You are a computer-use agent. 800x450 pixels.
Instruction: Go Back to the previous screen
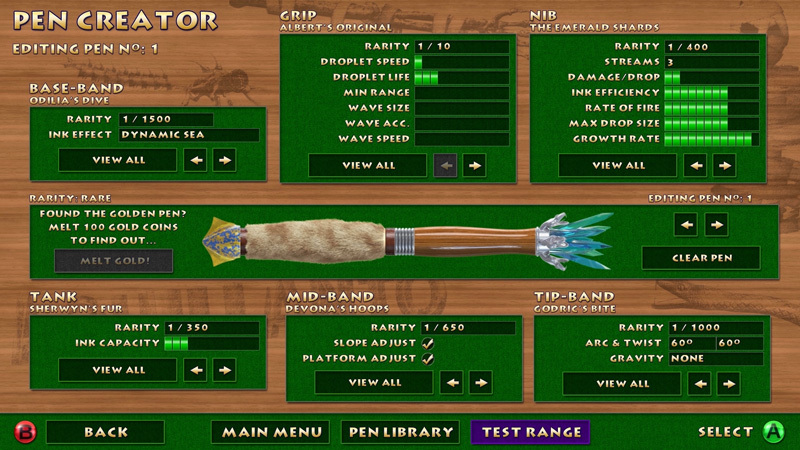[x=105, y=432]
